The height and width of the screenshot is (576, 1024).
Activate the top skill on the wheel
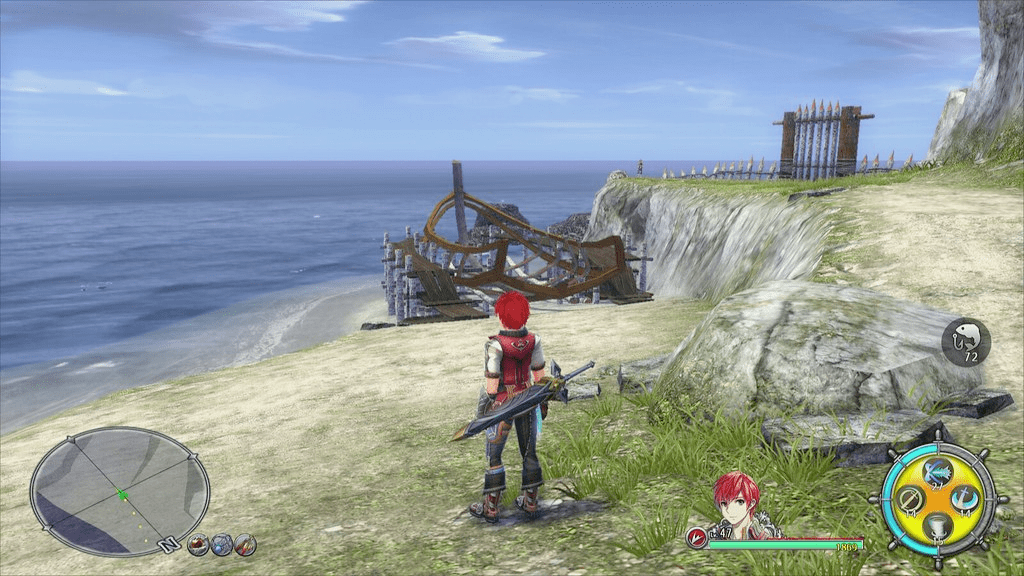click(x=937, y=470)
